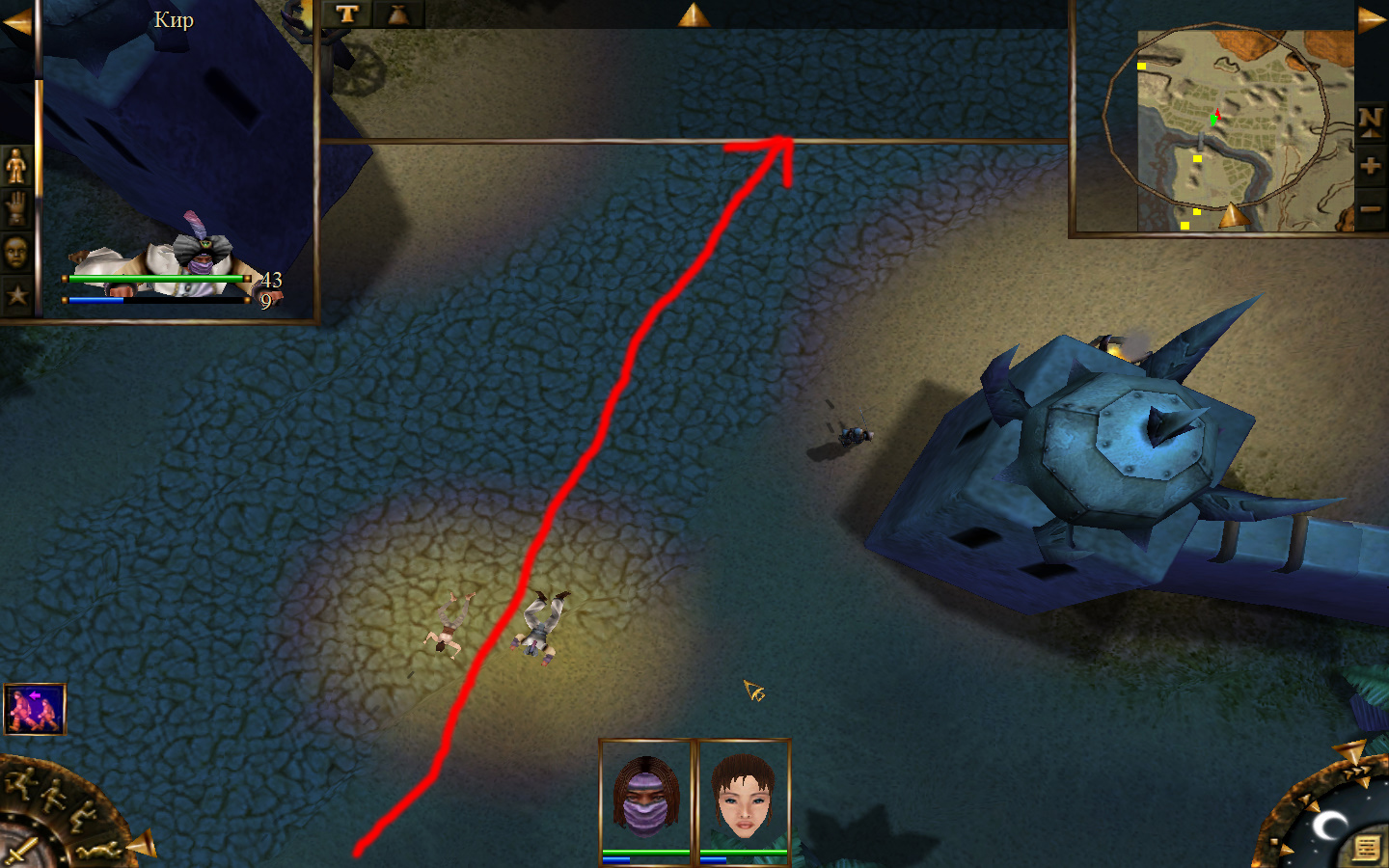Image resolution: width=1389 pixels, height=868 pixels.
Task: Open the golden figure character tab
Action: (x=16, y=166)
